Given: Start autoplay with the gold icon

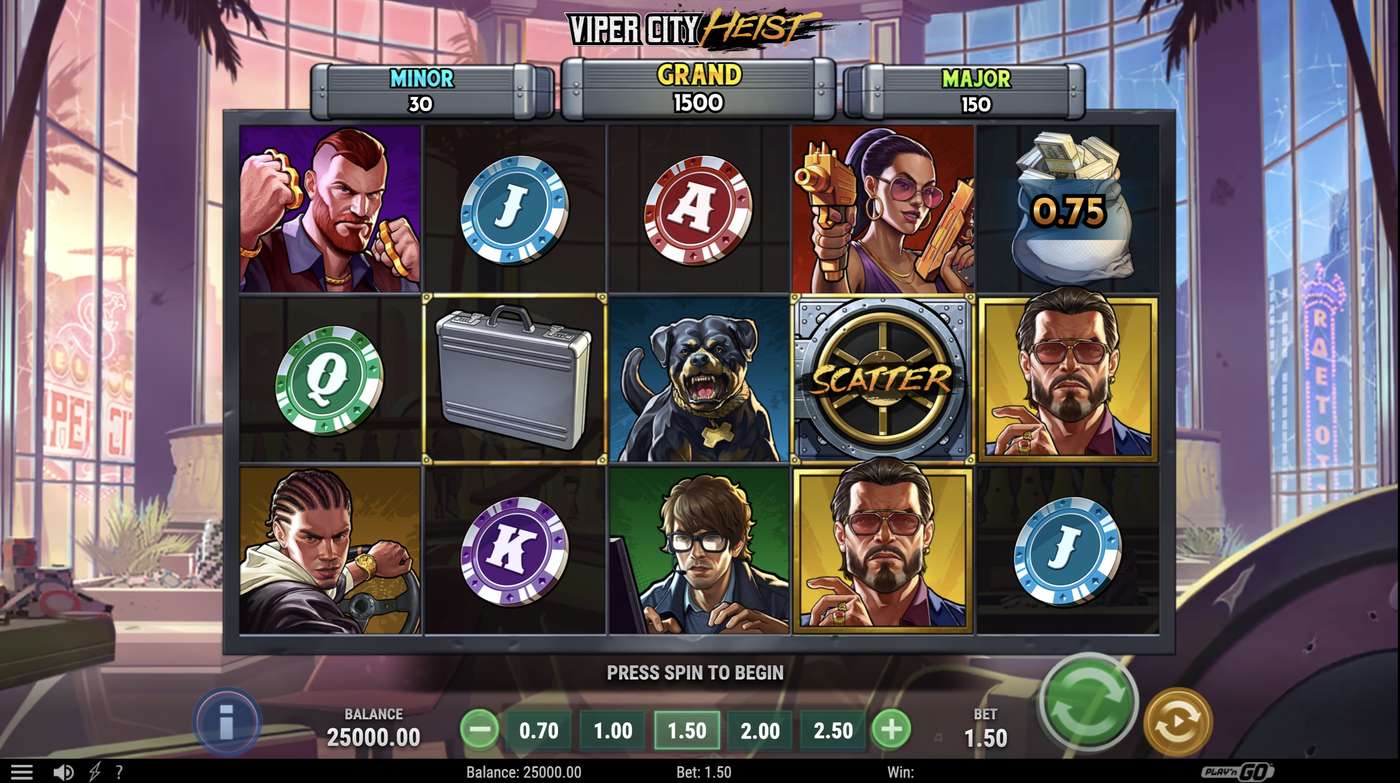Looking at the screenshot, I should click(1176, 721).
